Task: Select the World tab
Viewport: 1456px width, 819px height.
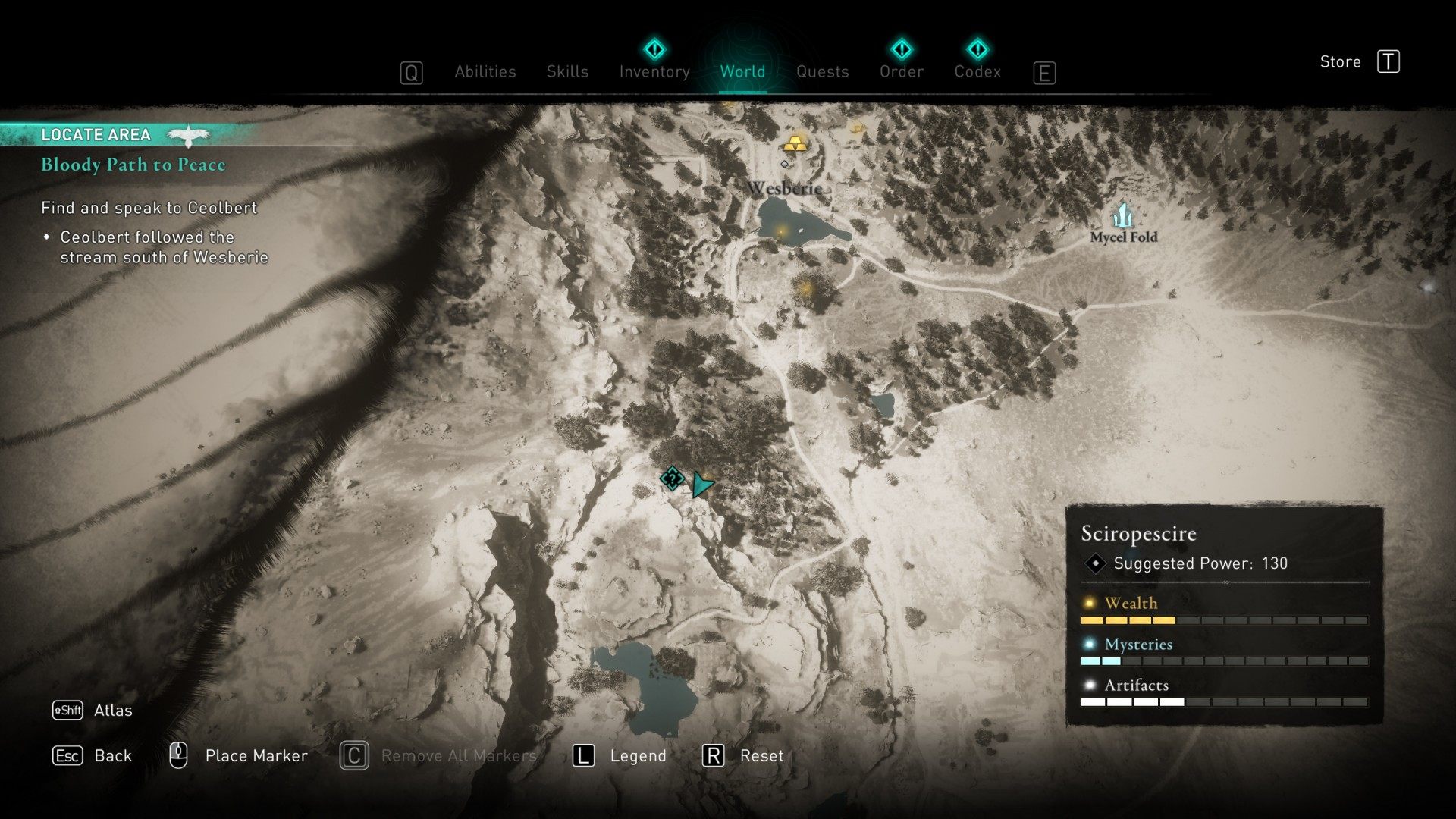Action: [742, 71]
